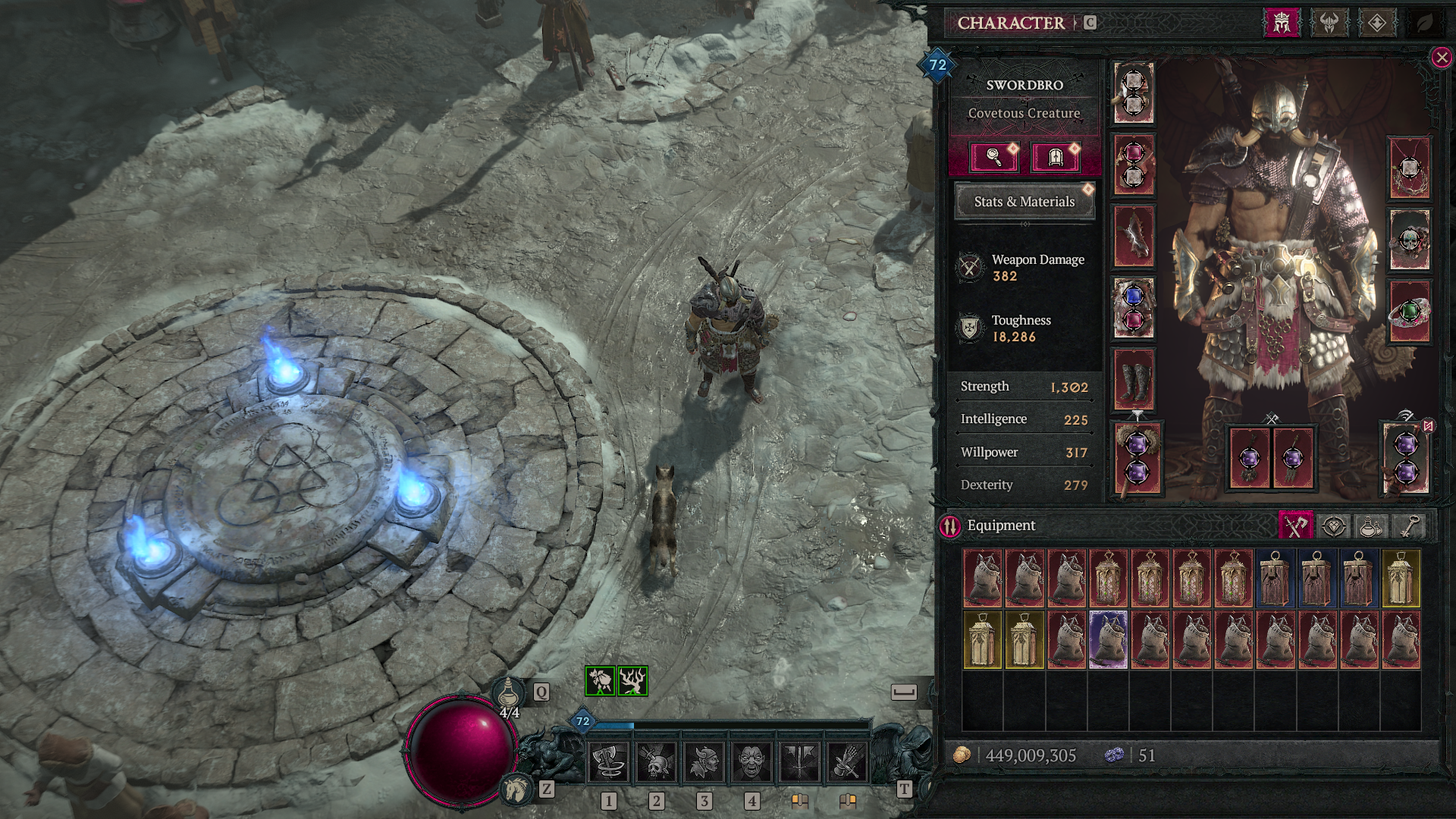Switch to the horned helmet top tab
The height and width of the screenshot is (819, 1456).
point(1329,23)
